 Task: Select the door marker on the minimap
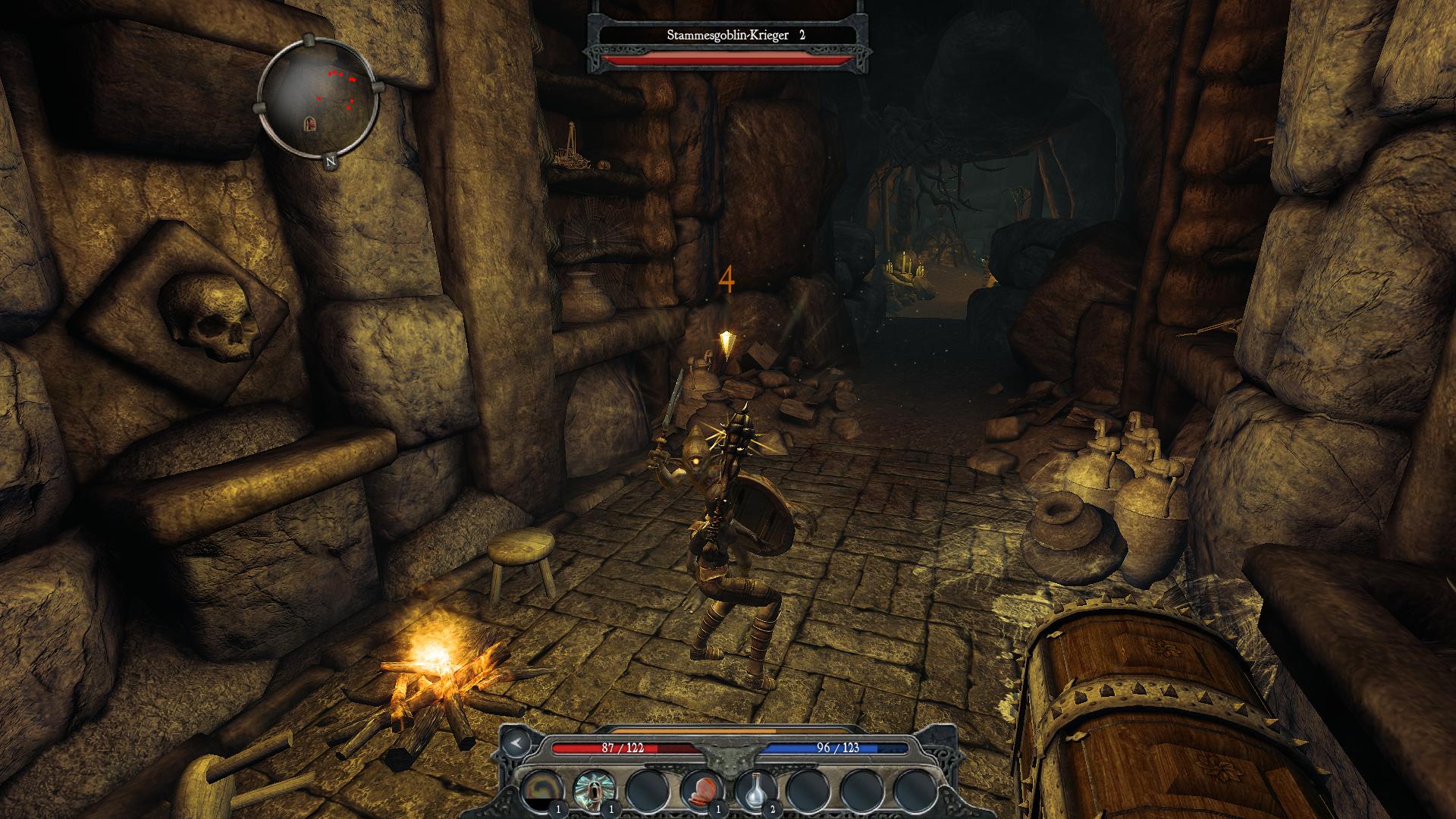311,123
